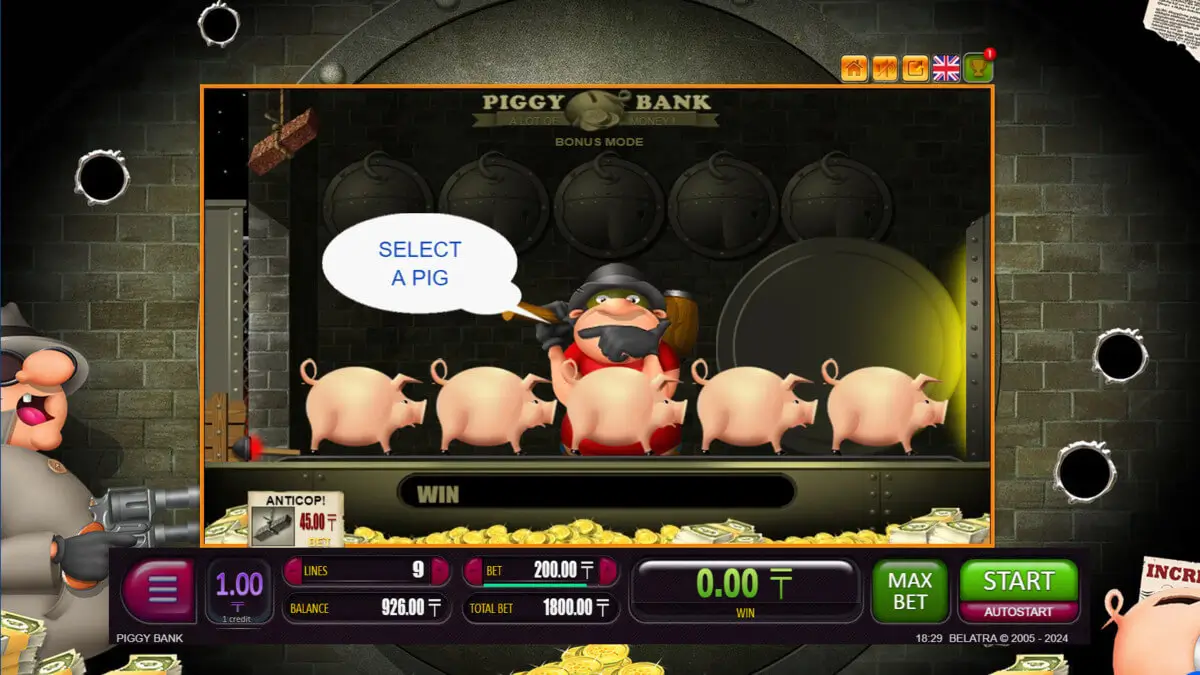This screenshot has height=675, width=1200.
Task: Increase the number of LINES
Action: click(440, 571)
